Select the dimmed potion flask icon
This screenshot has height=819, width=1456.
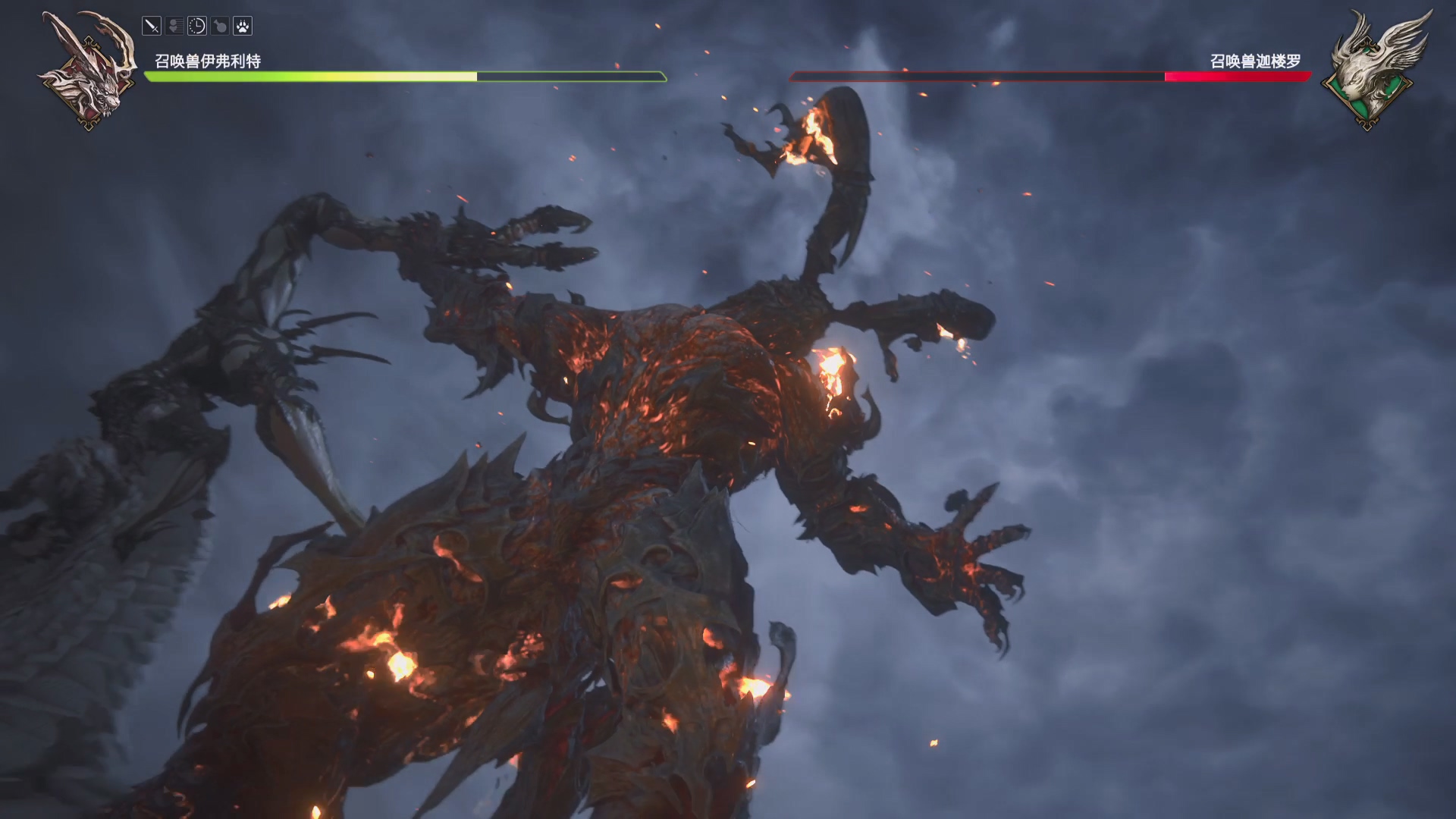click(220, 27)
